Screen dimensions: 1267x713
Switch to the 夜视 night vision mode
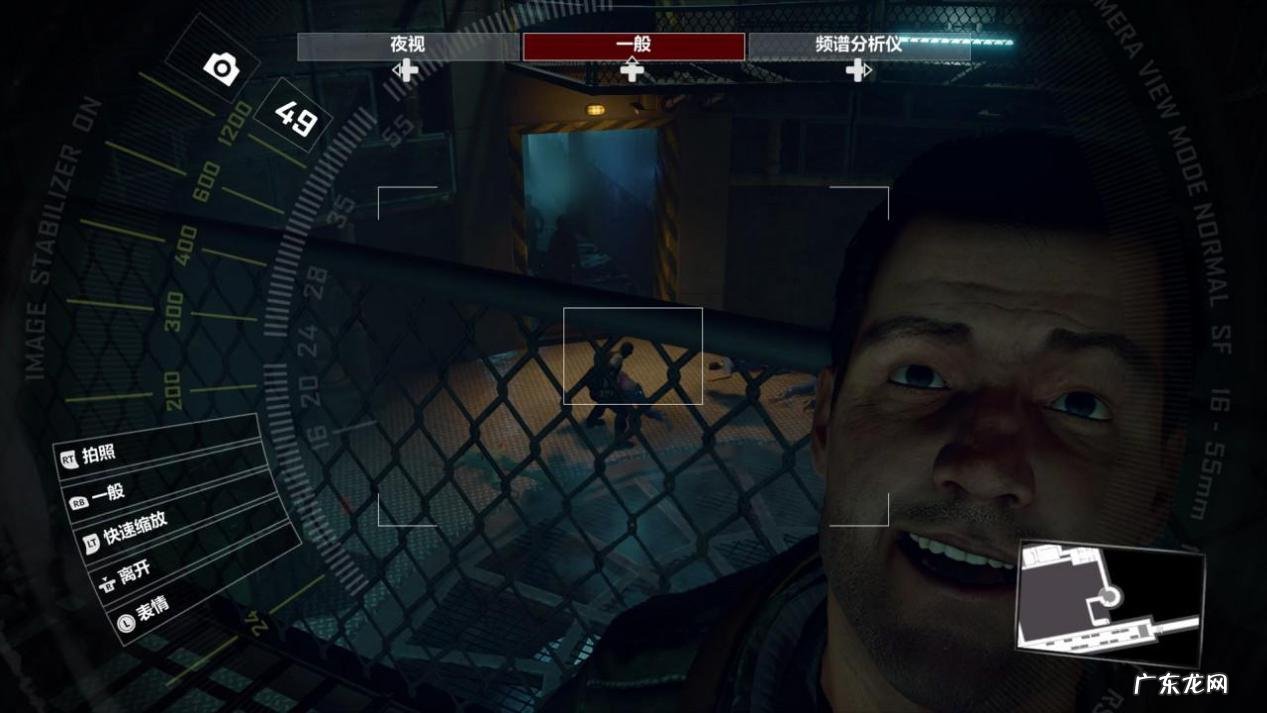408,46
